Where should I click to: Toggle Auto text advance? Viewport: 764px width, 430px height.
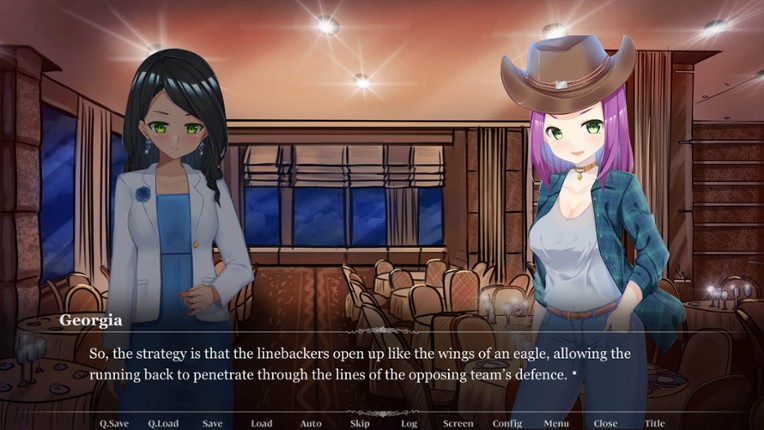pos(311,423)
